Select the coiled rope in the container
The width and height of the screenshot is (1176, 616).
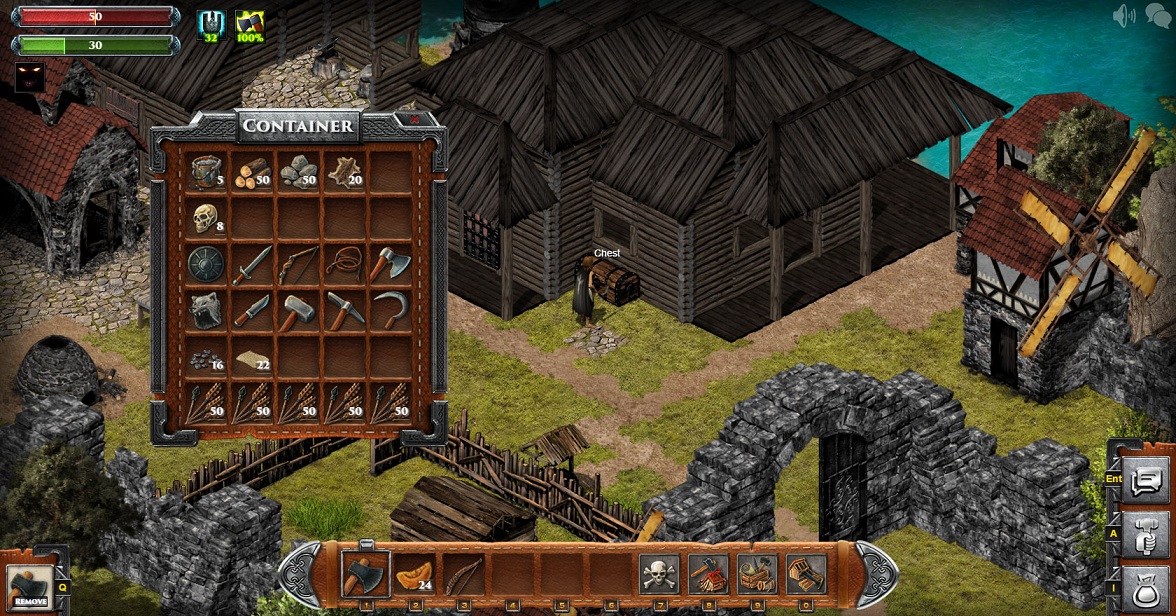[343, 264]
